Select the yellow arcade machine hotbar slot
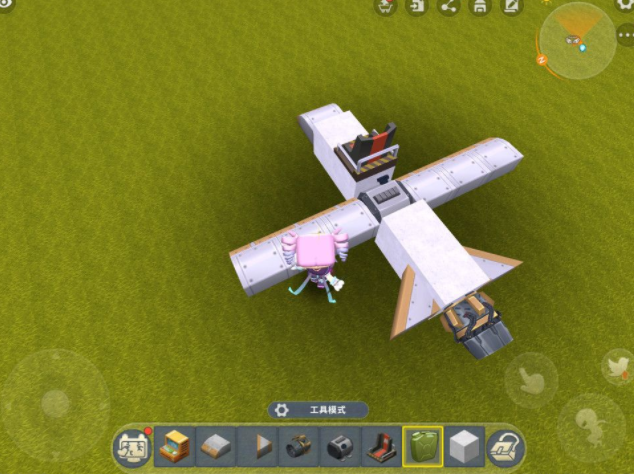Image resolution: width=634 pixels, height=474 pixels. (x=174, y=445)
